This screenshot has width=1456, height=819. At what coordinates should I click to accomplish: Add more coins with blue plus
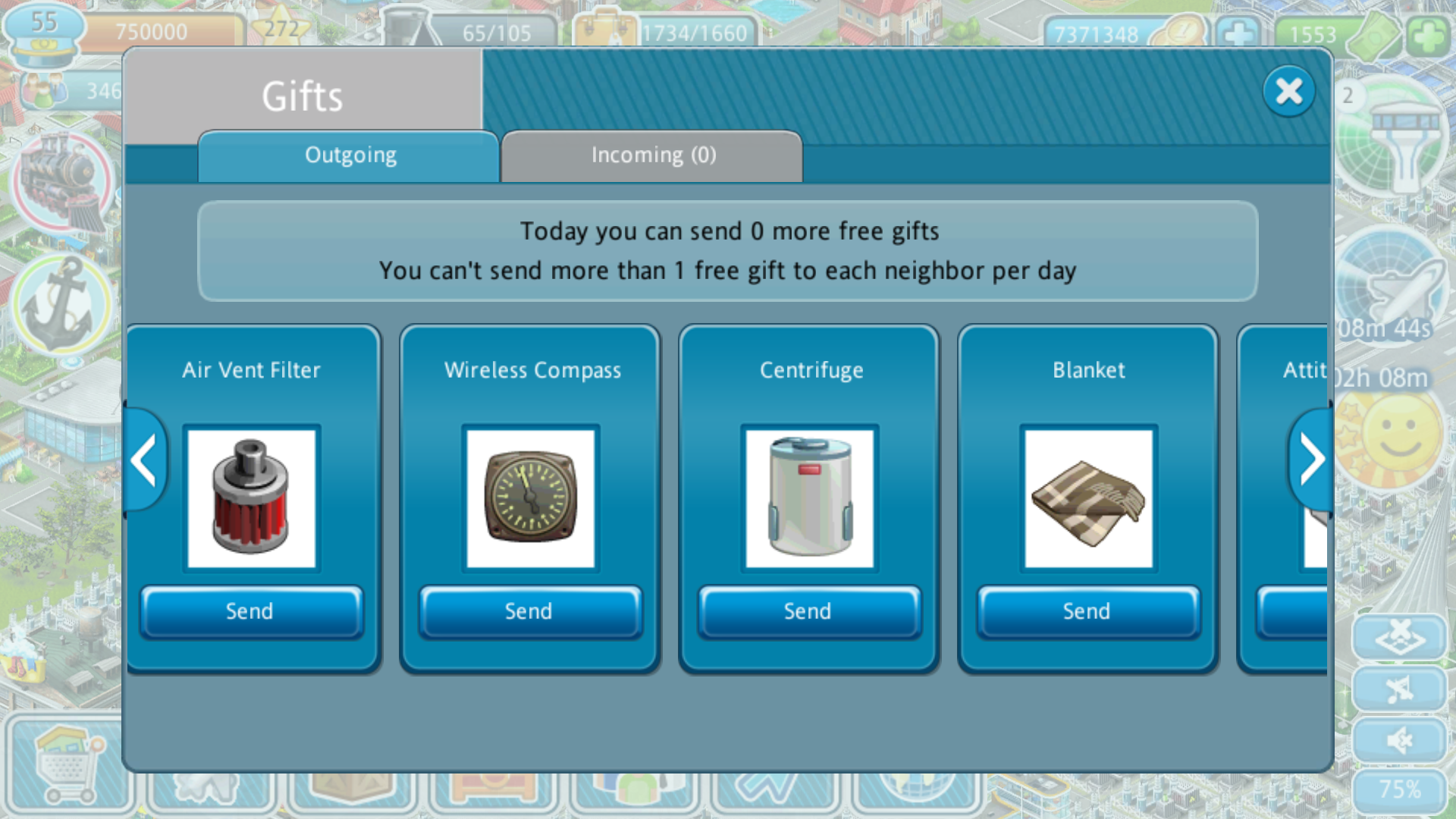[x=1238, y=35]
